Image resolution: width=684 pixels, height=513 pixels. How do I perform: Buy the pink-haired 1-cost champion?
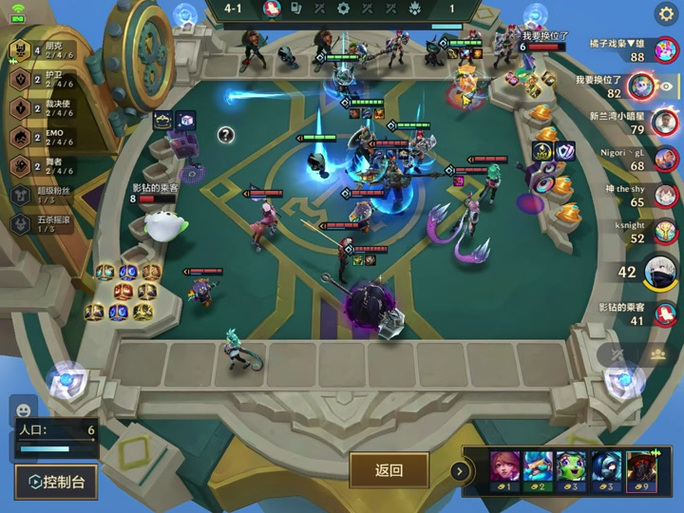point(507,471)
